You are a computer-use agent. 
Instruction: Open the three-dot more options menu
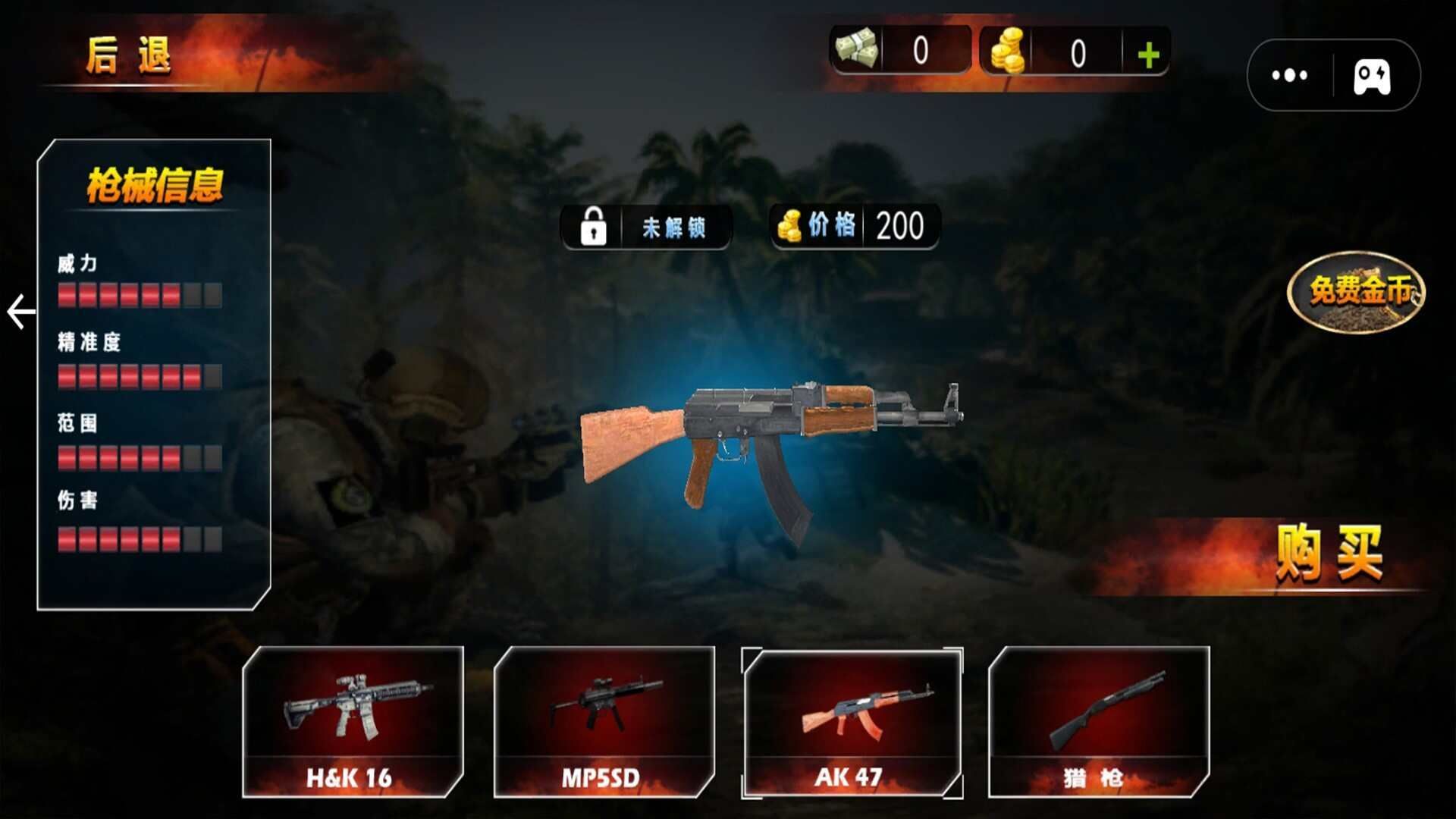click(1289, 75)
